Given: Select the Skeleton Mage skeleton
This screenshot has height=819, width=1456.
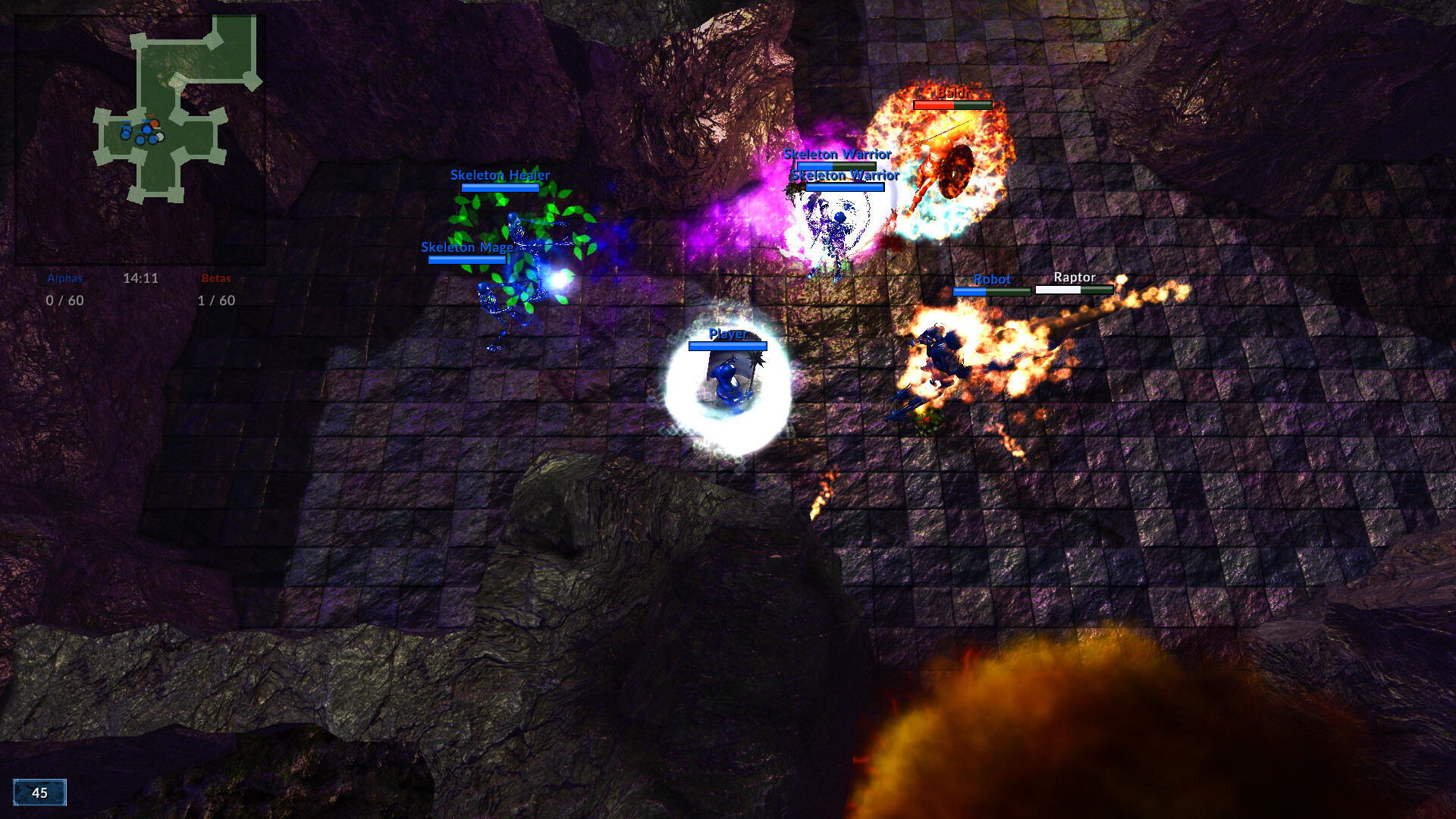Looking at the screenshot, I should [497, 303].
